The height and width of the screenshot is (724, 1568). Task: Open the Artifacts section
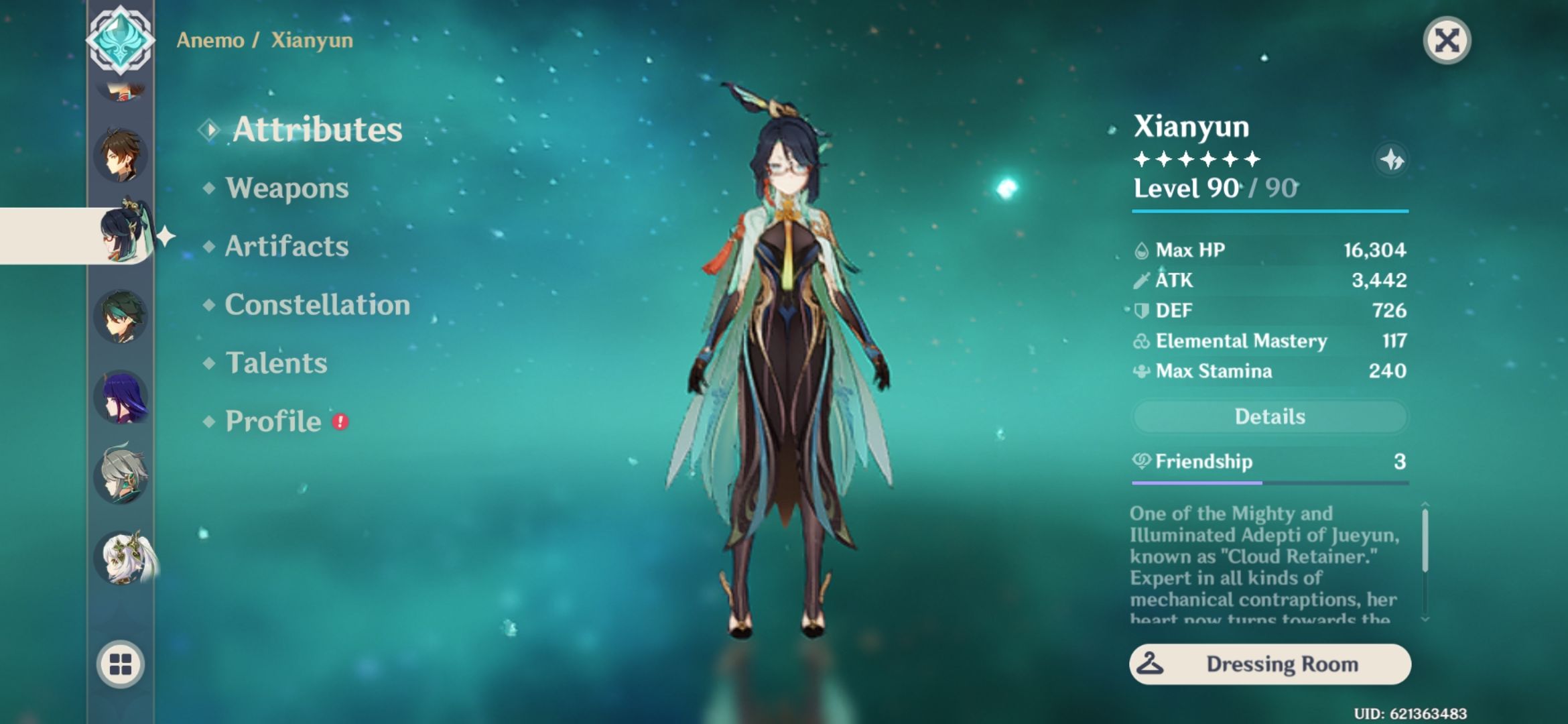click(x=288, y=247)
